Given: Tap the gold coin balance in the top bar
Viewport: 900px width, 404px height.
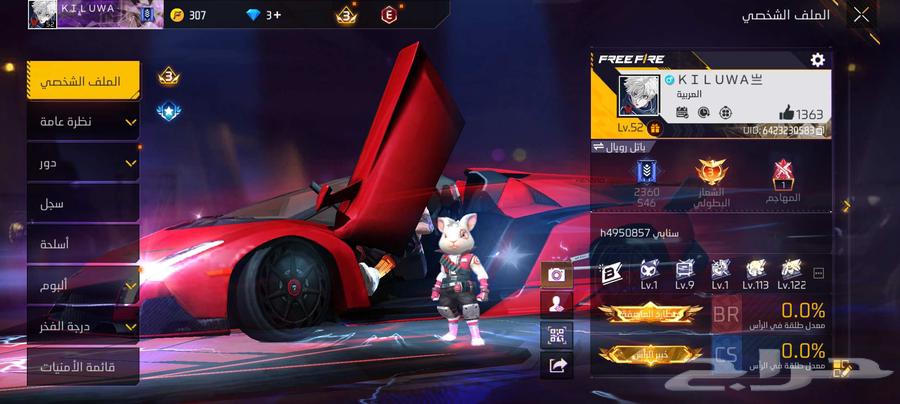Looking at the screenshot, I should tap(188, 15).
